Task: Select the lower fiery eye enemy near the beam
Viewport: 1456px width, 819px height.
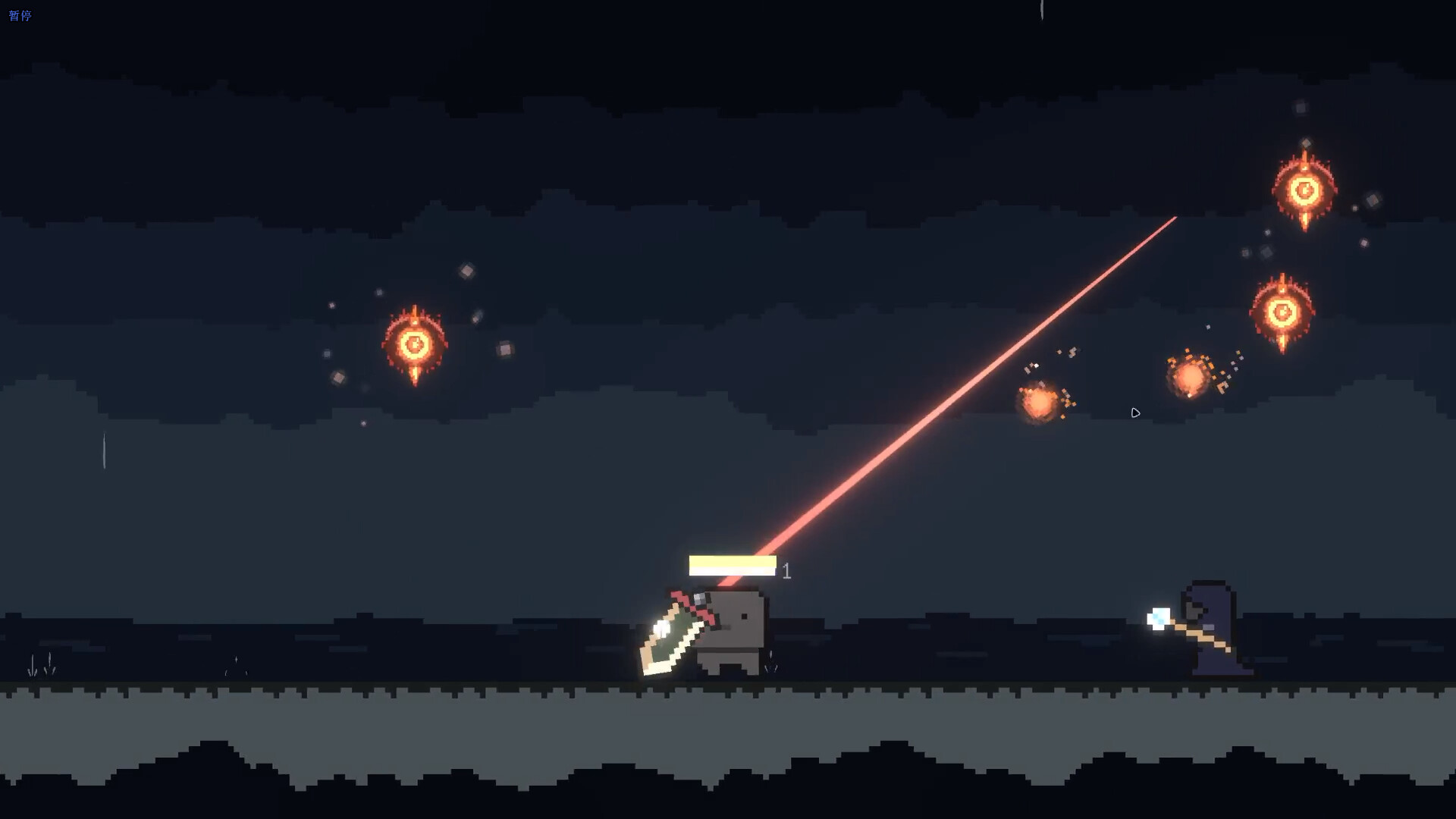Action: [x=1282, y=311]
